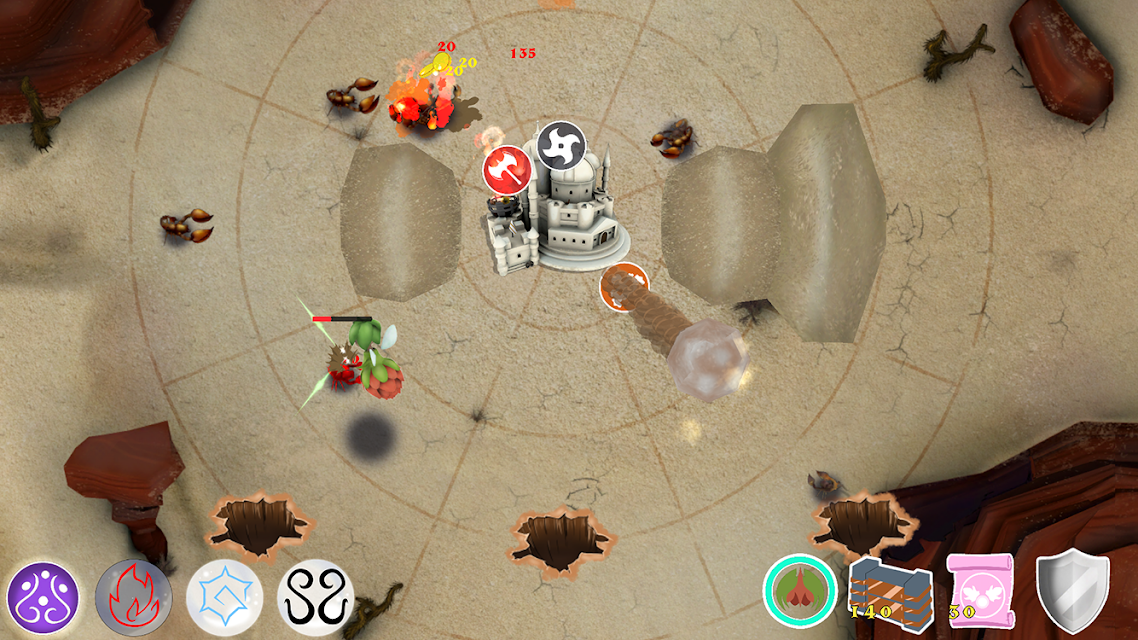Cast the red flame spell

134,597
